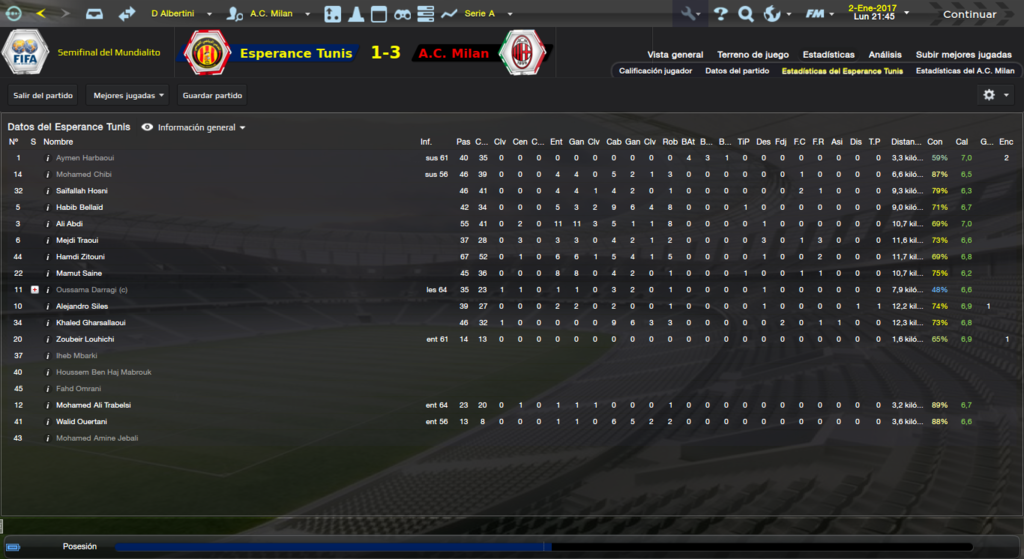Screen dimensions: 1024x559
Task: Select player Aymen Harbaoui's row
Action: [x=85, y=158]
